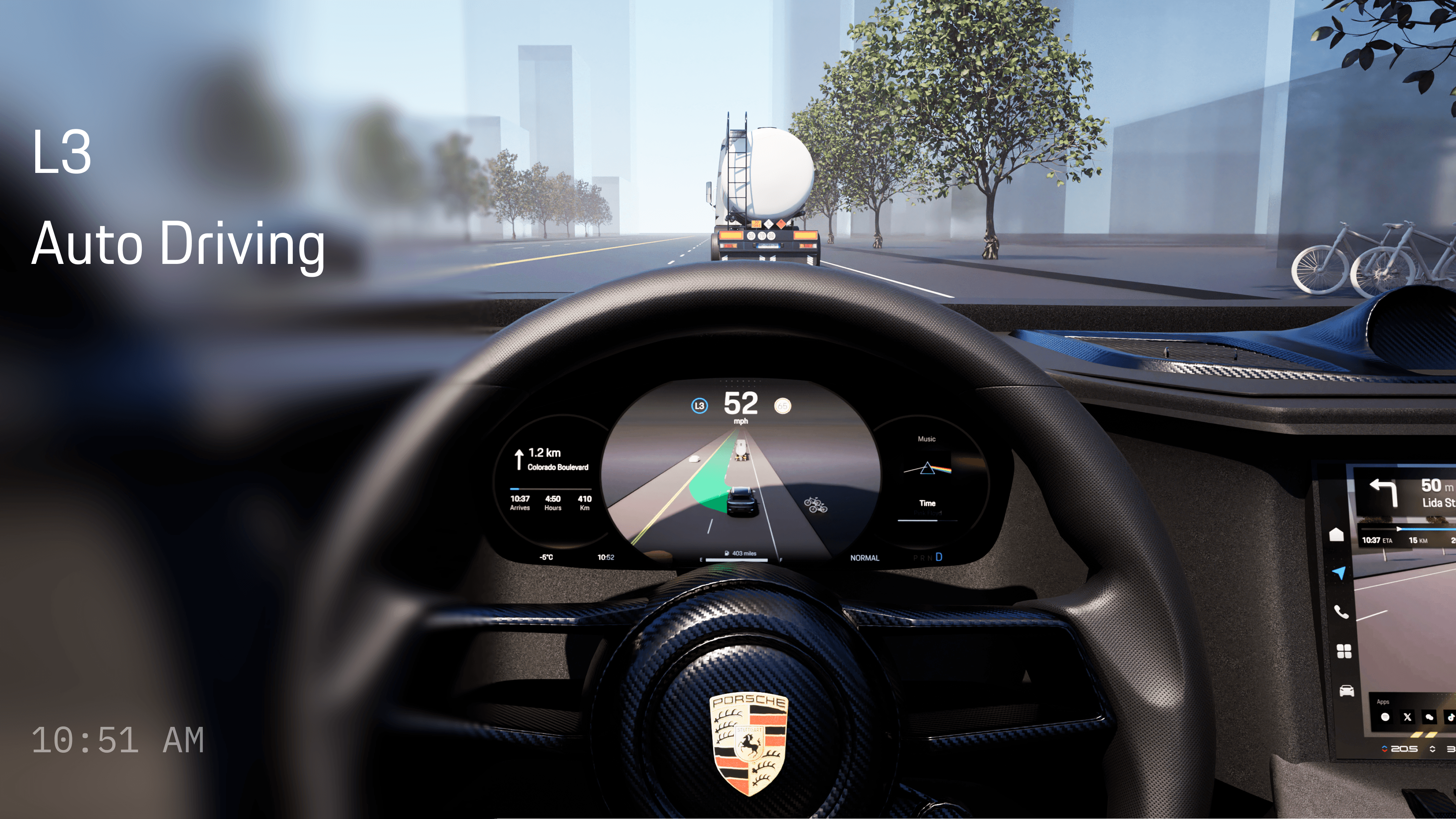Click the NORMAL drive mode label
Image resolution: width=1456 pixels, height=819 pixels.
click(864, 558)
